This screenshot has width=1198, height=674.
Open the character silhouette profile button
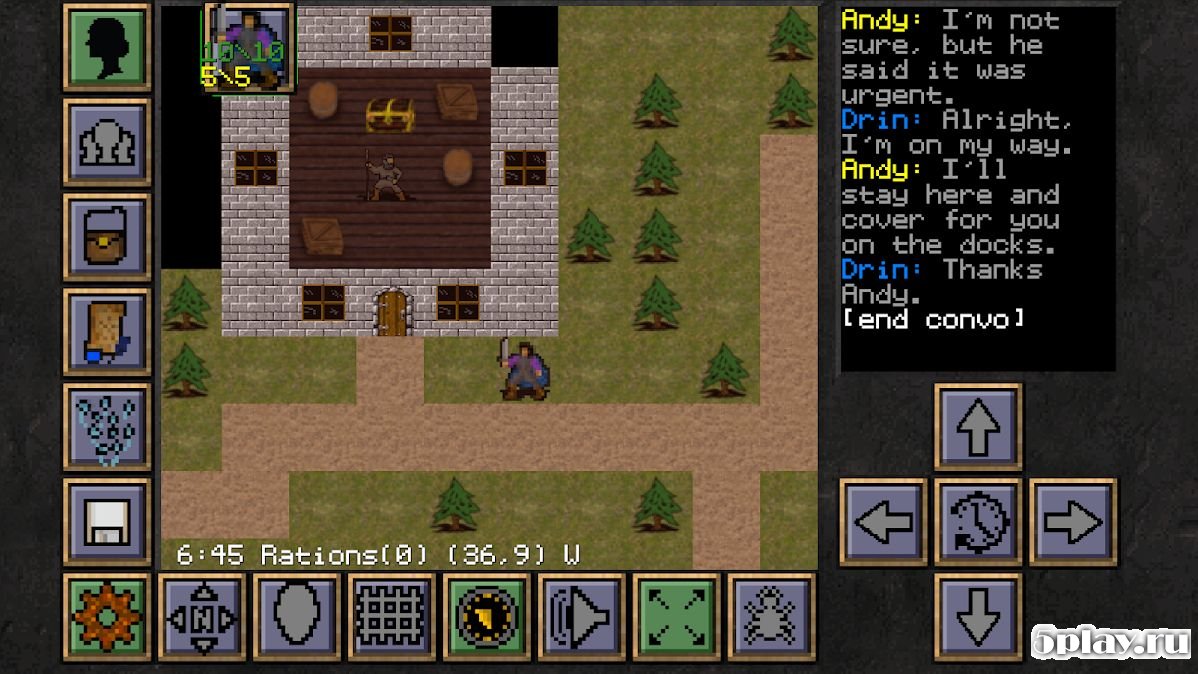pos(107,47)
